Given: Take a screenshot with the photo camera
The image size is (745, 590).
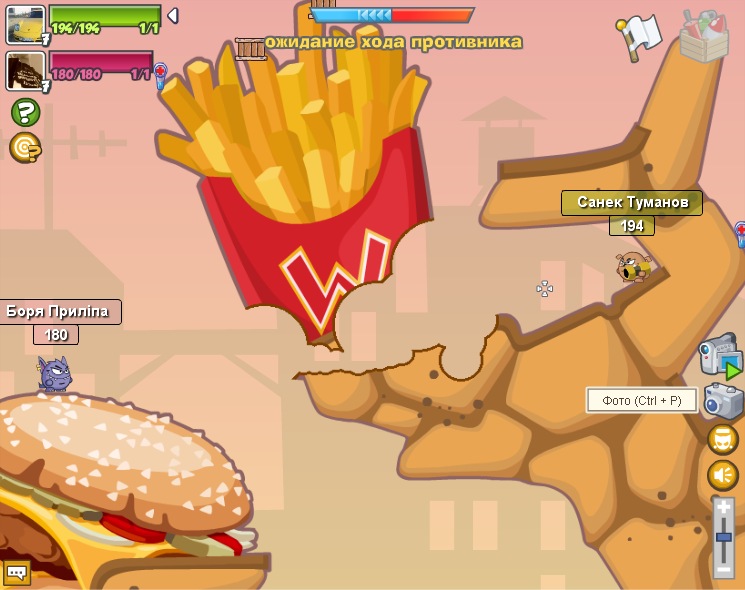Looking at the screenshot, I should click(x=722, y=400).
